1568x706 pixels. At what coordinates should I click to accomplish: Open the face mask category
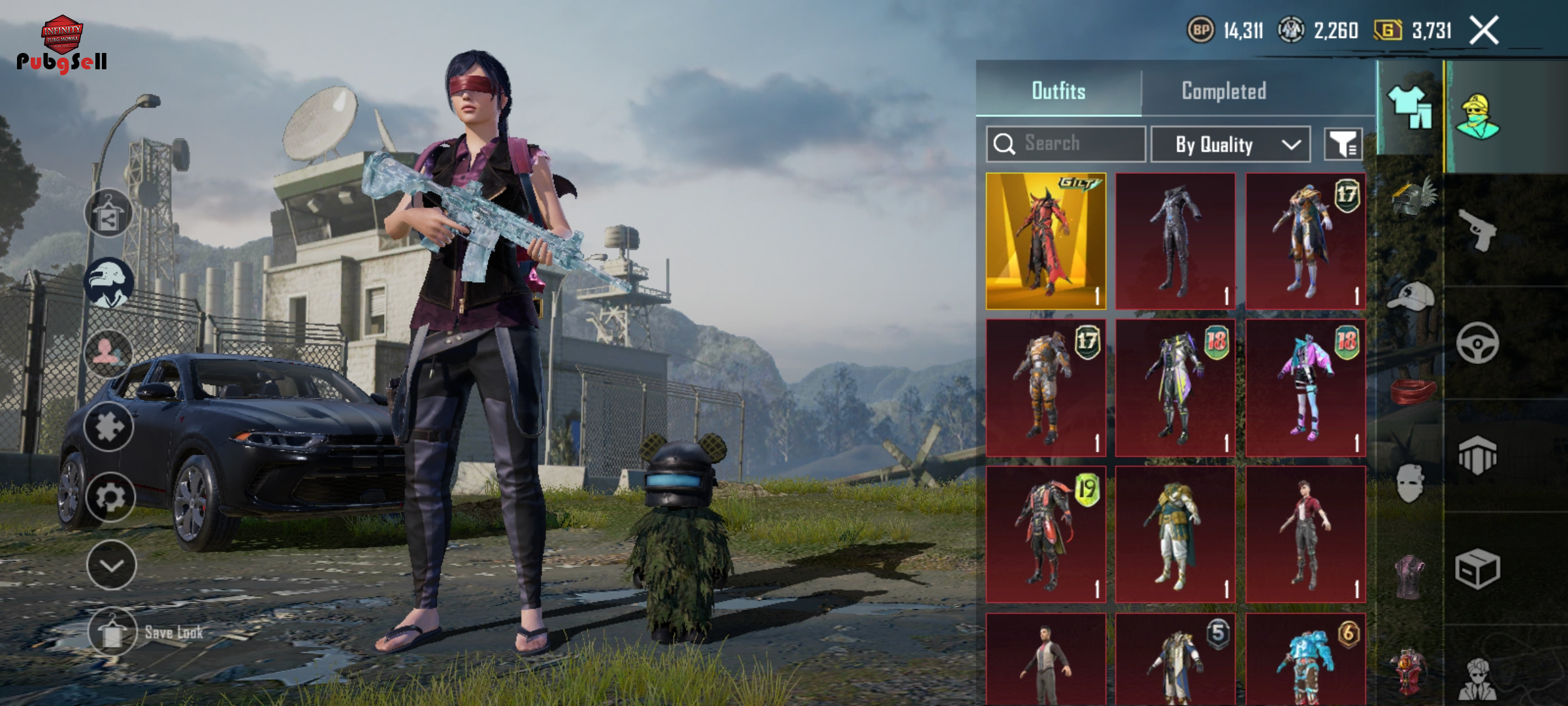click(1409, 484)
